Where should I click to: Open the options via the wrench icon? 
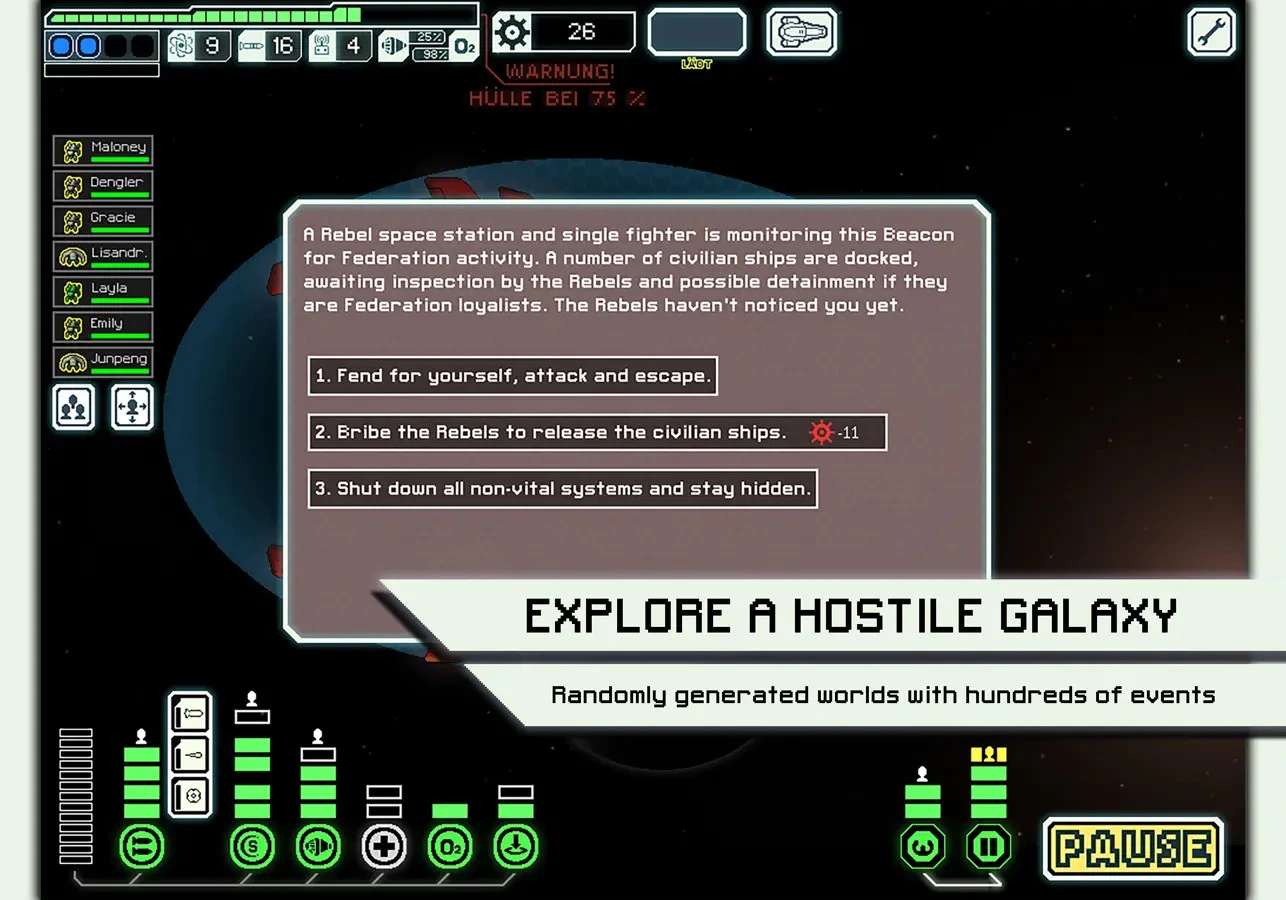(x=1211, y=32)
